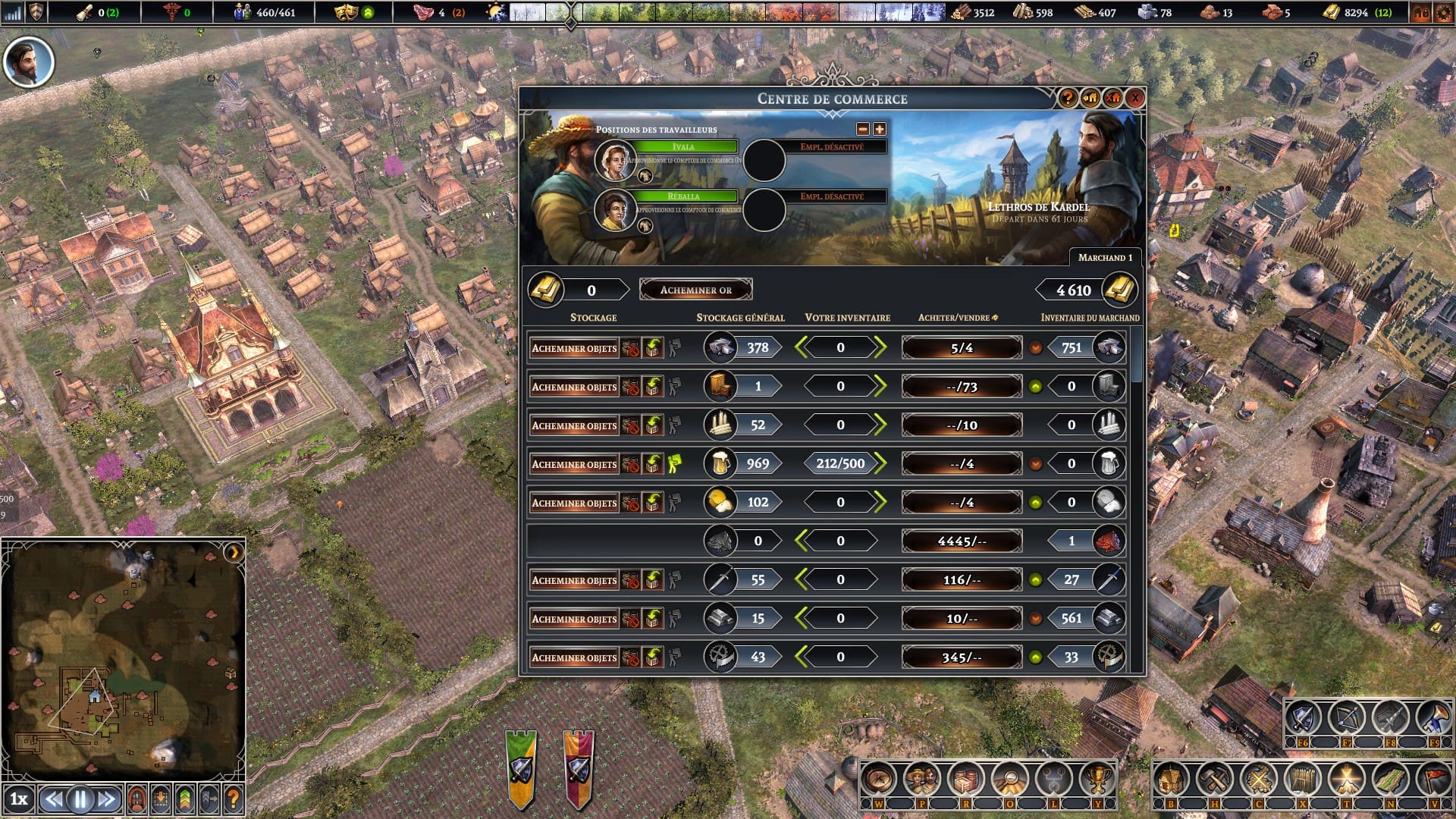Screen dimensions: 1456x819
Task: Remove a worker position with minus button
Action: click(862, 130)
